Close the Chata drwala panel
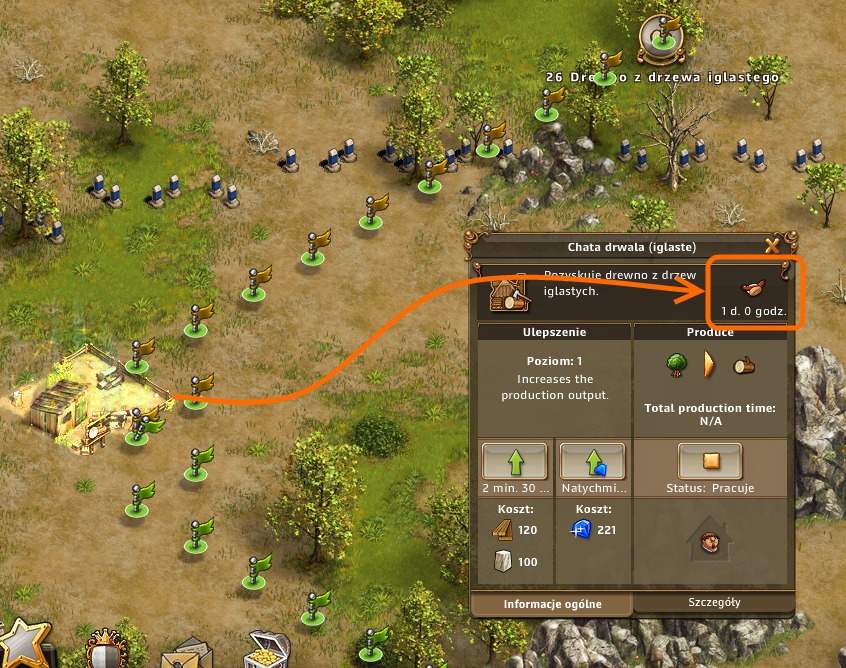This screenshot has height=668, width=846. [x=772, y=246]
